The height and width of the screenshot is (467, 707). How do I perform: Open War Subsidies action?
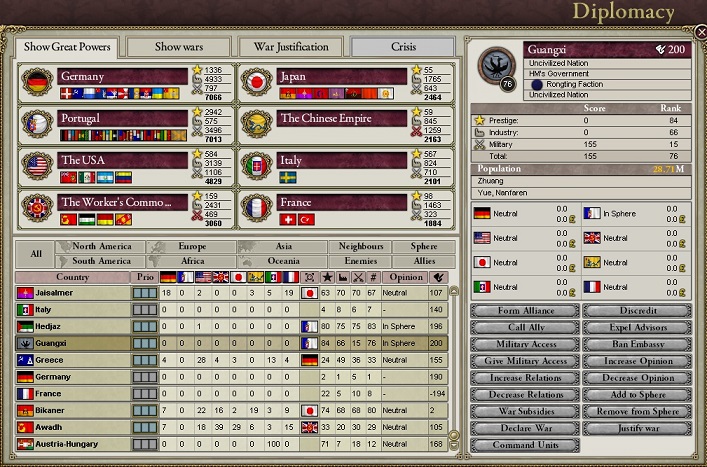[x=524, y=413]
